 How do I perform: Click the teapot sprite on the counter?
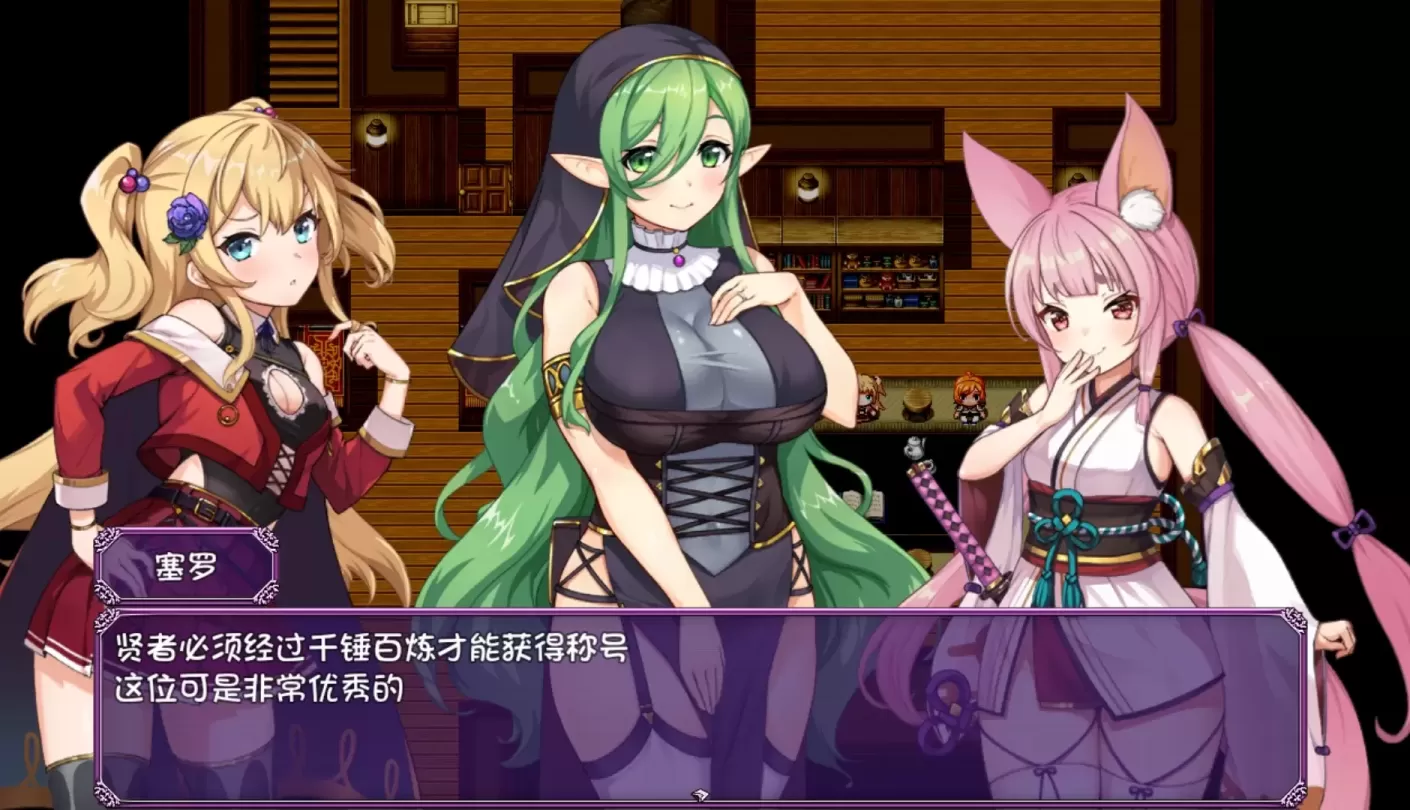tap(913, 447)
